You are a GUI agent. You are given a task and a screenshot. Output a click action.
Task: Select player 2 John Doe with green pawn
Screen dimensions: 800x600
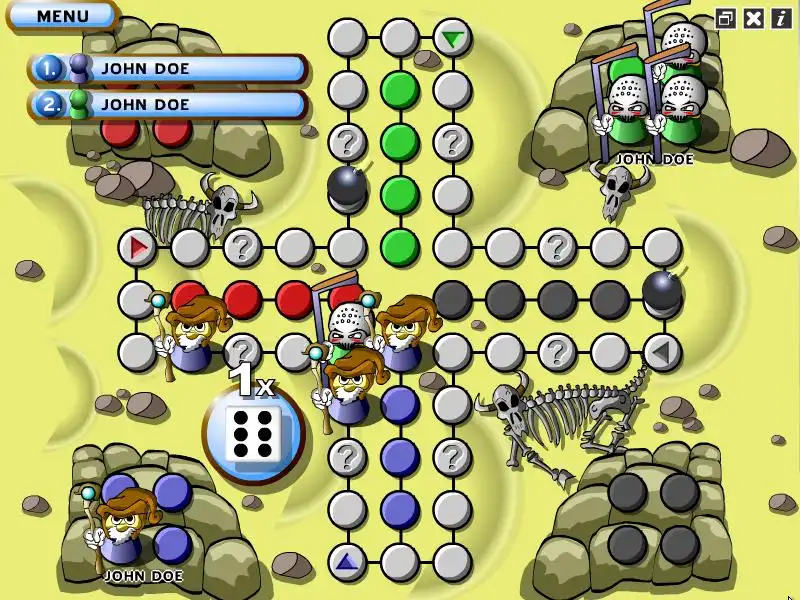(x=168, y=103)
